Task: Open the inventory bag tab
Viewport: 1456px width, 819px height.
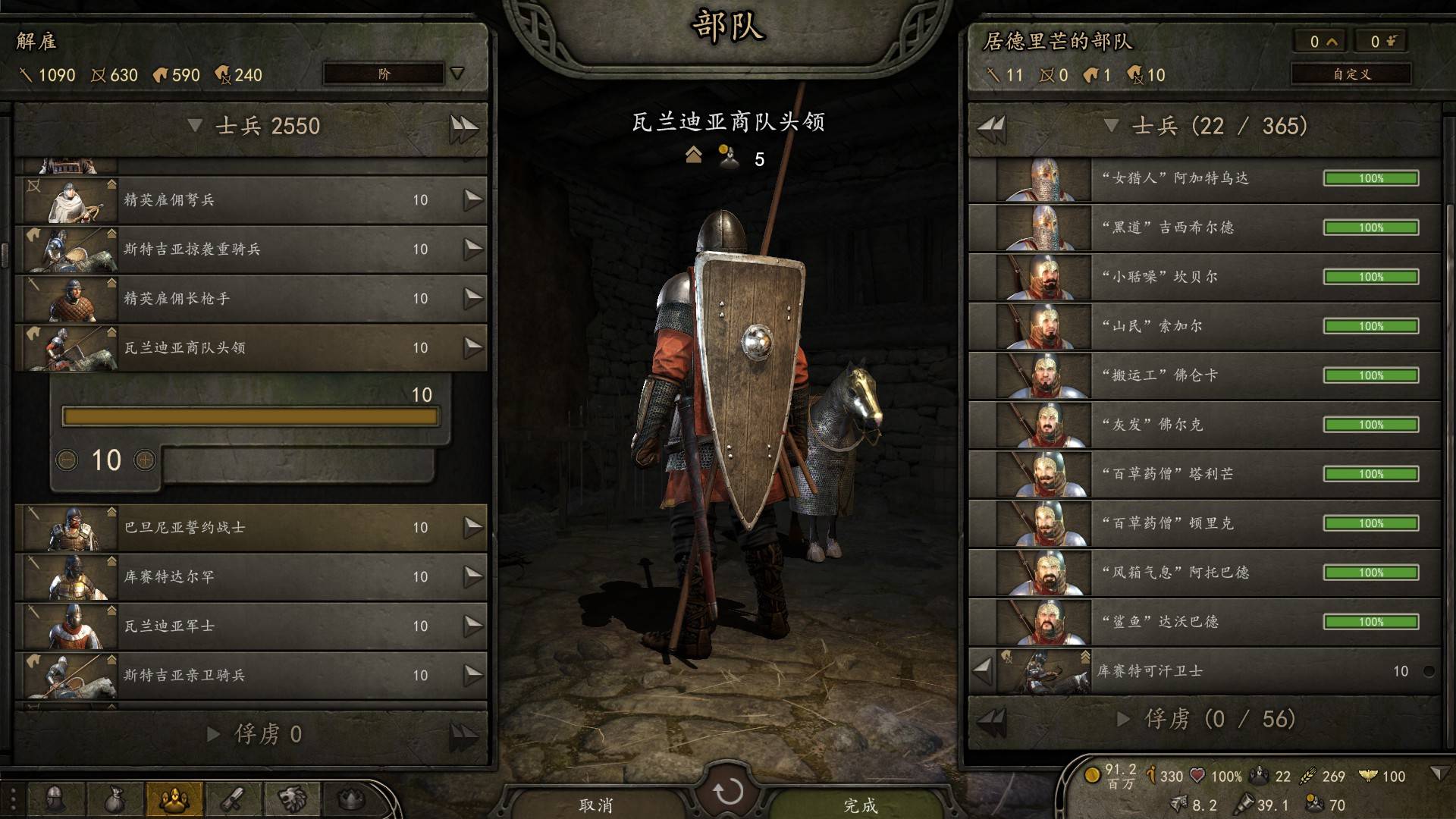Action: (x=115, y=798)
